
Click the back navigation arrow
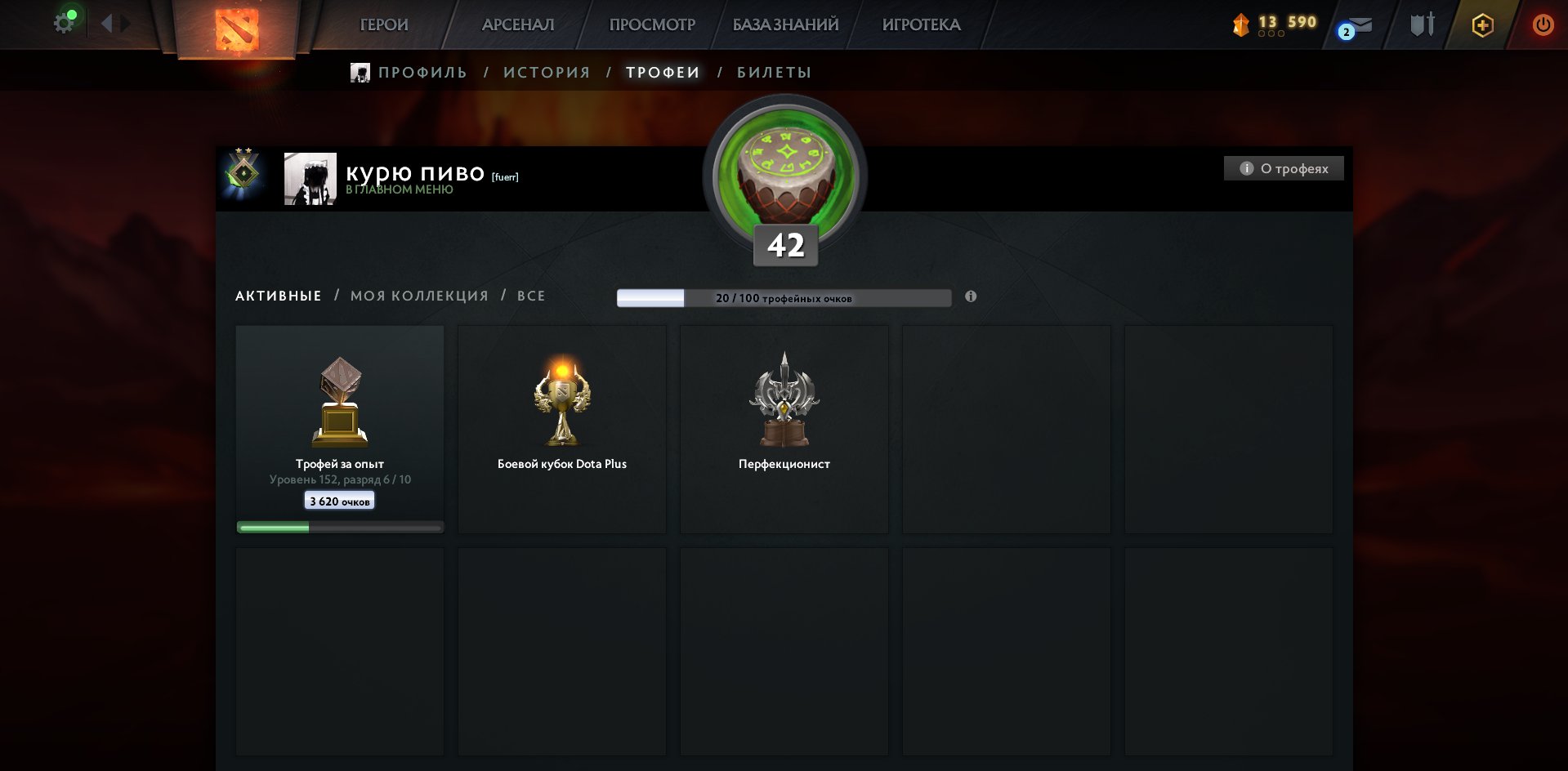click(x=103, y=23)
